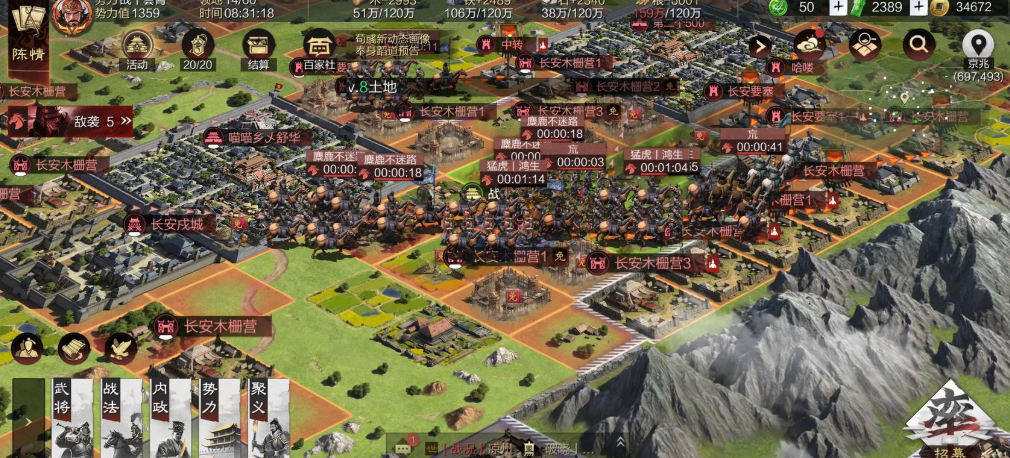Collapse the top-right icons with the arrow button

click(760, 45)
